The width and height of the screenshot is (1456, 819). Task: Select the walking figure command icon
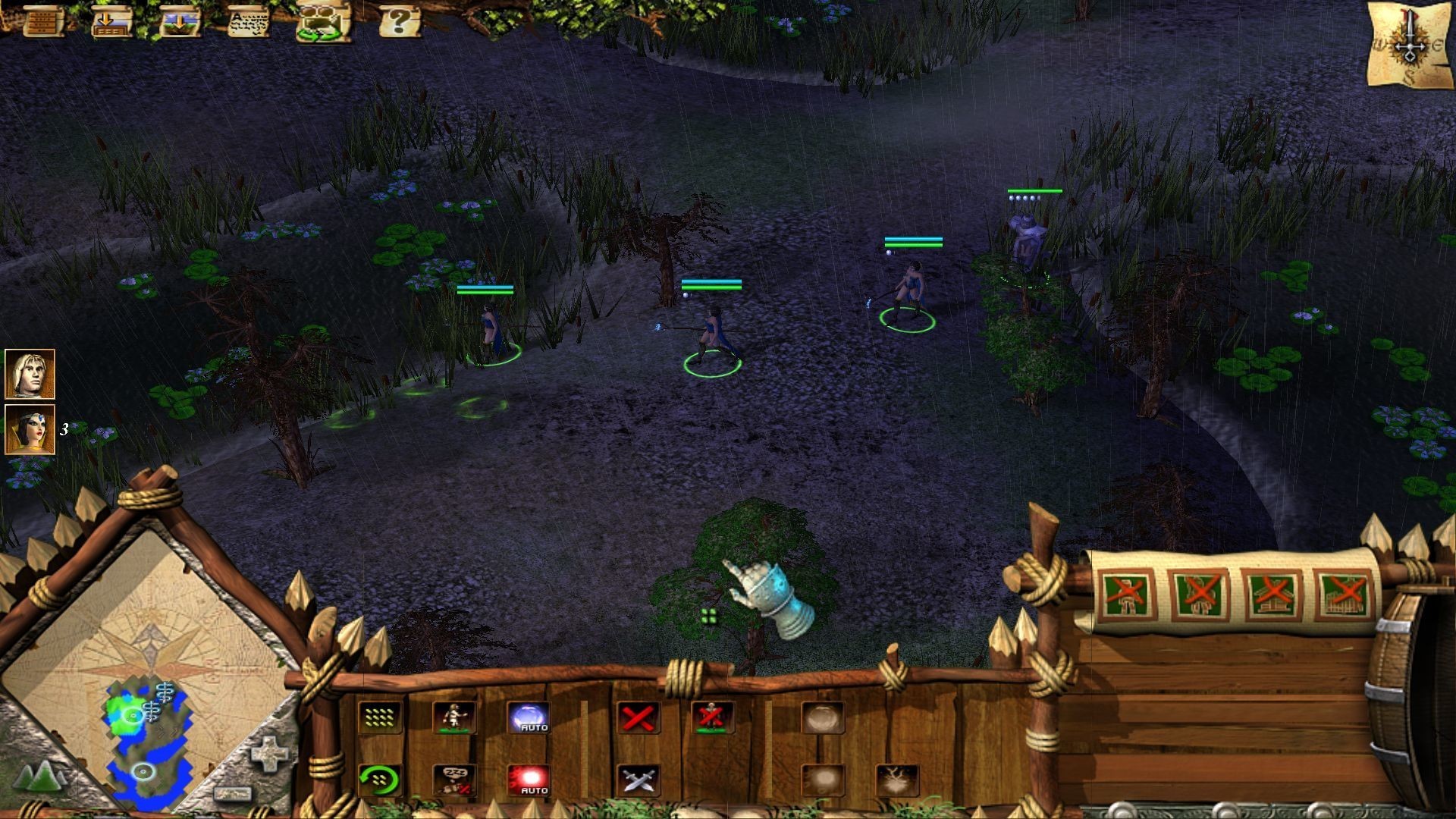tap(453, 717)
